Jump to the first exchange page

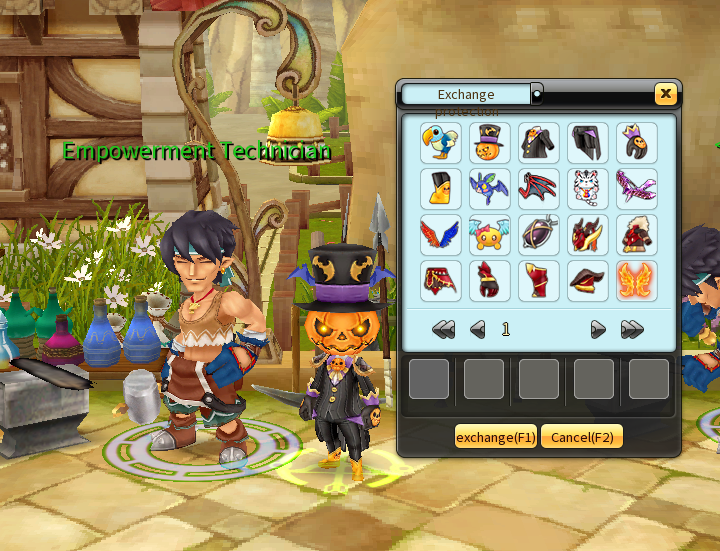pyautogui.click(x=443, y=329)
